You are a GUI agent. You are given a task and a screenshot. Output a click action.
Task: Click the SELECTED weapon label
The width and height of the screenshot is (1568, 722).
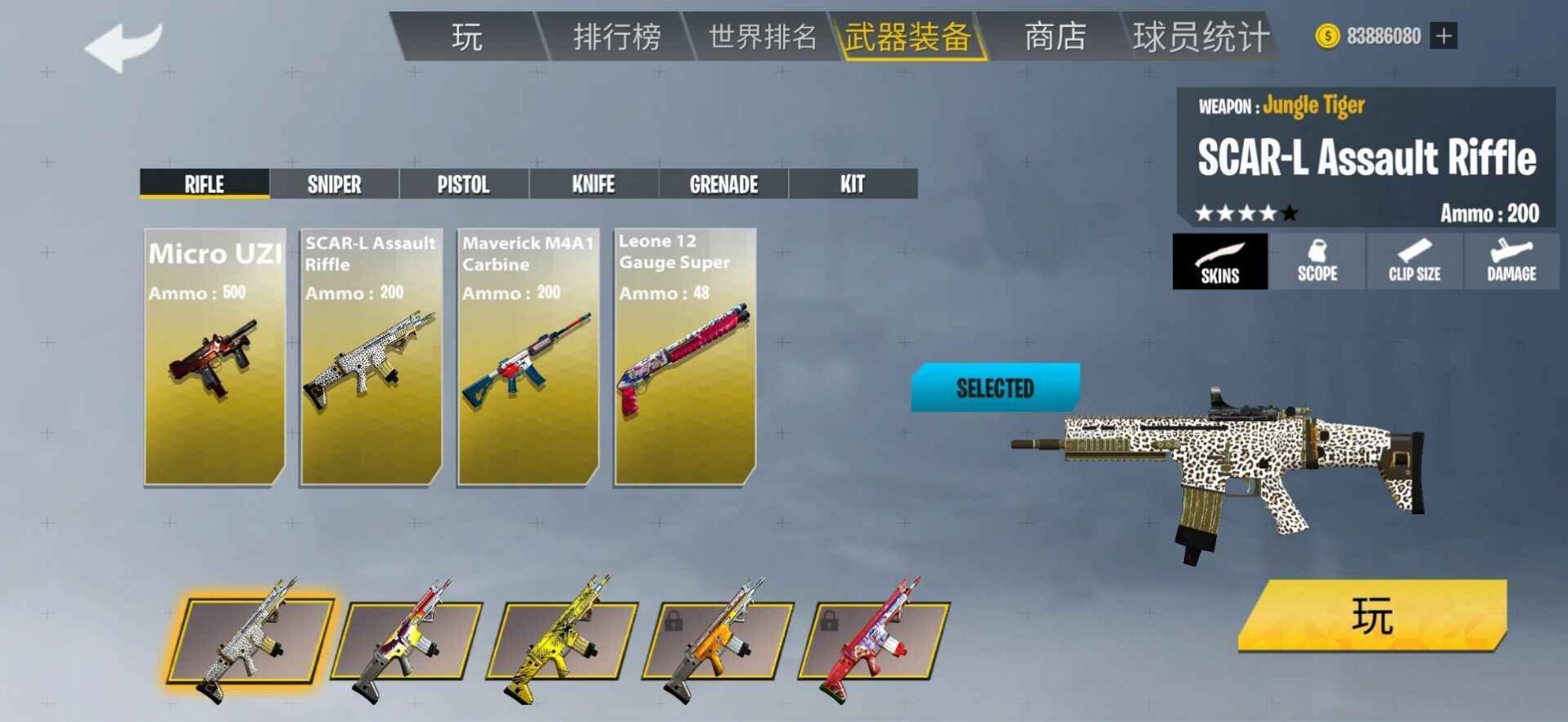click(995, 389)
